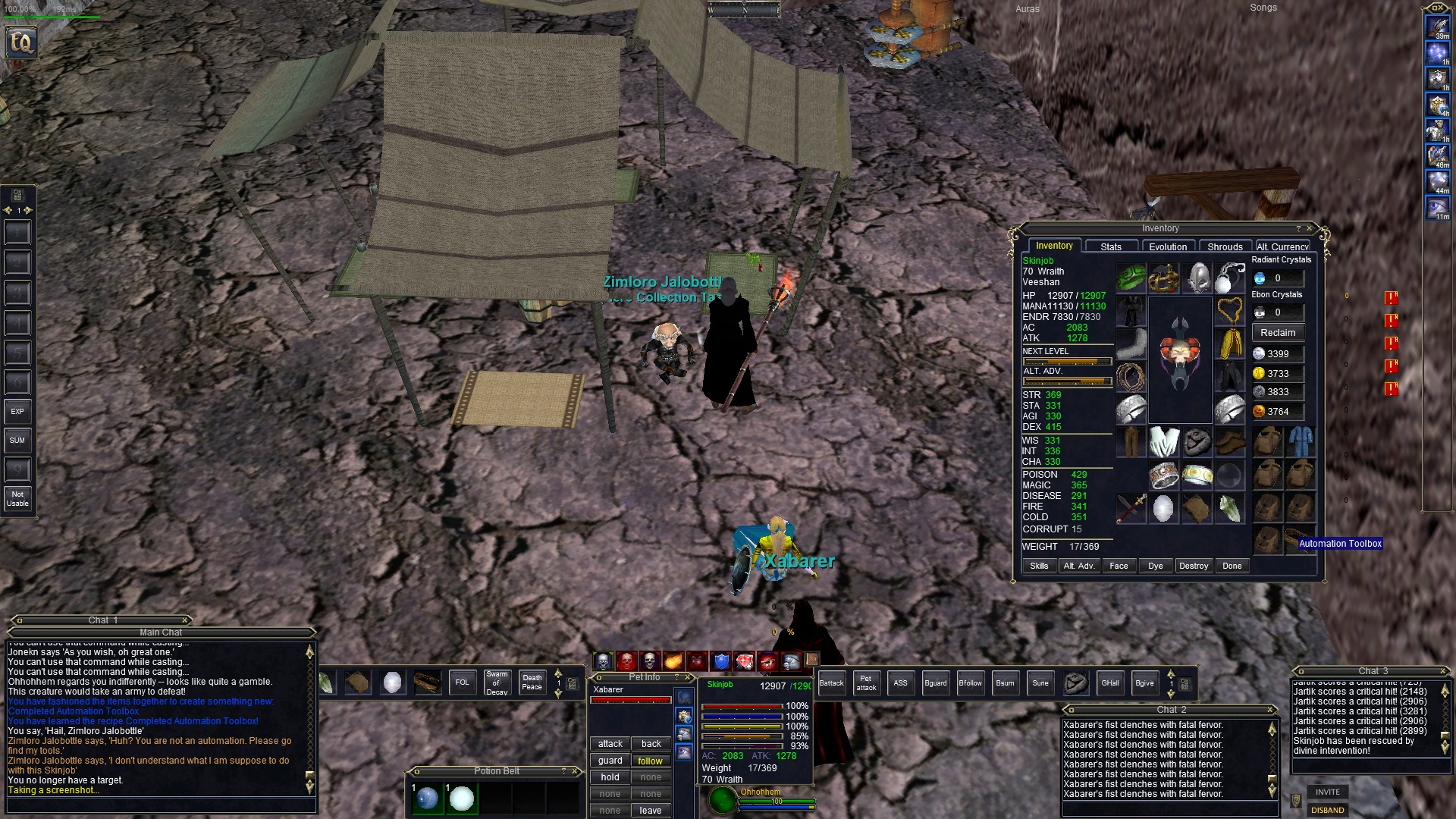Disband the group

(x=1328, y=810)
